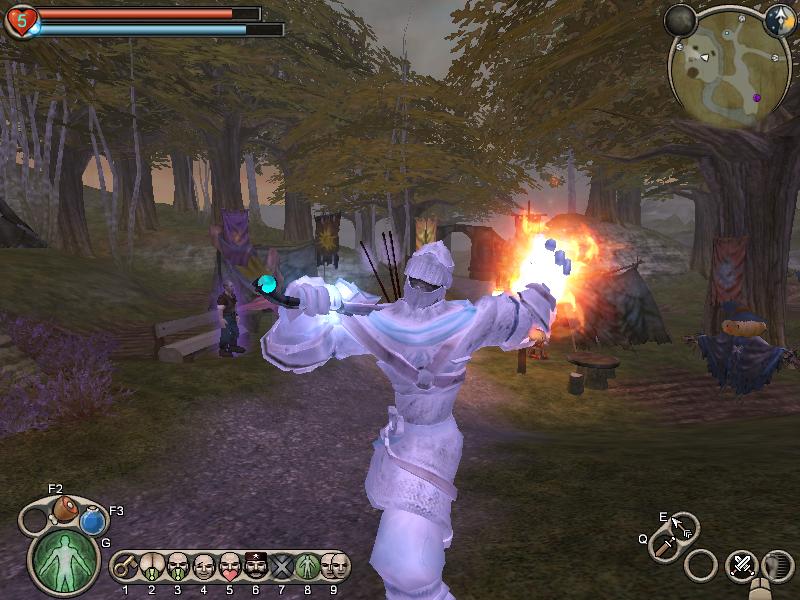The image size is (800, 600).
Task: Click the grey X slot
Action: [282, 566]
